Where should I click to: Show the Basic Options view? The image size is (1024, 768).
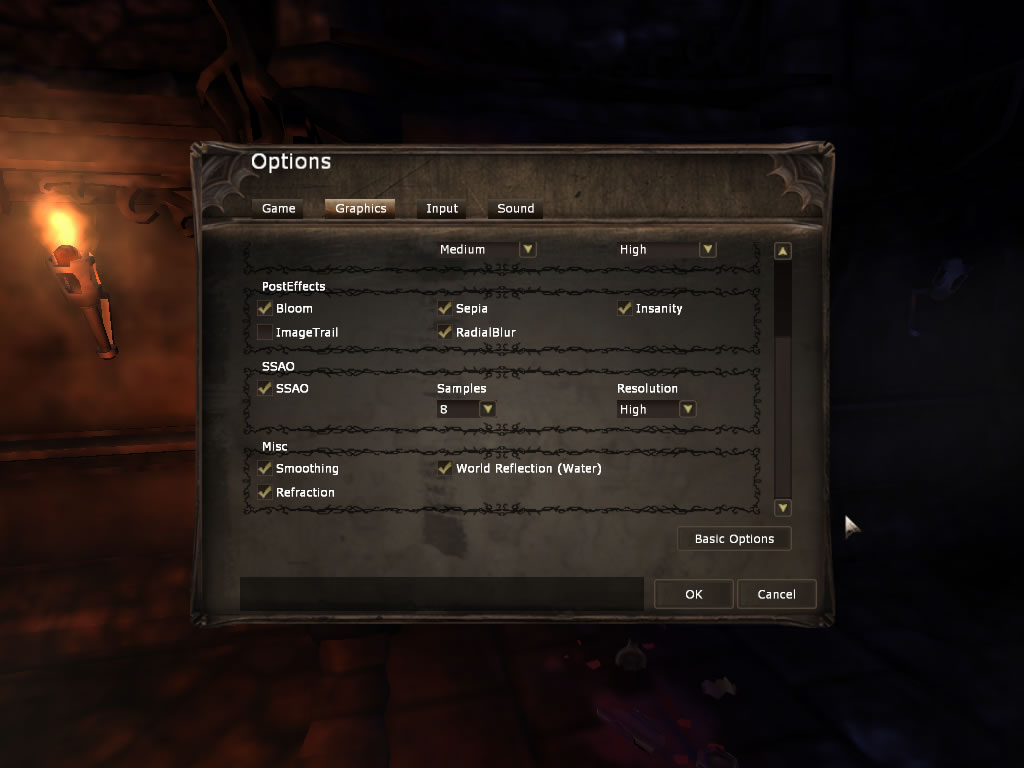point(734,539)
